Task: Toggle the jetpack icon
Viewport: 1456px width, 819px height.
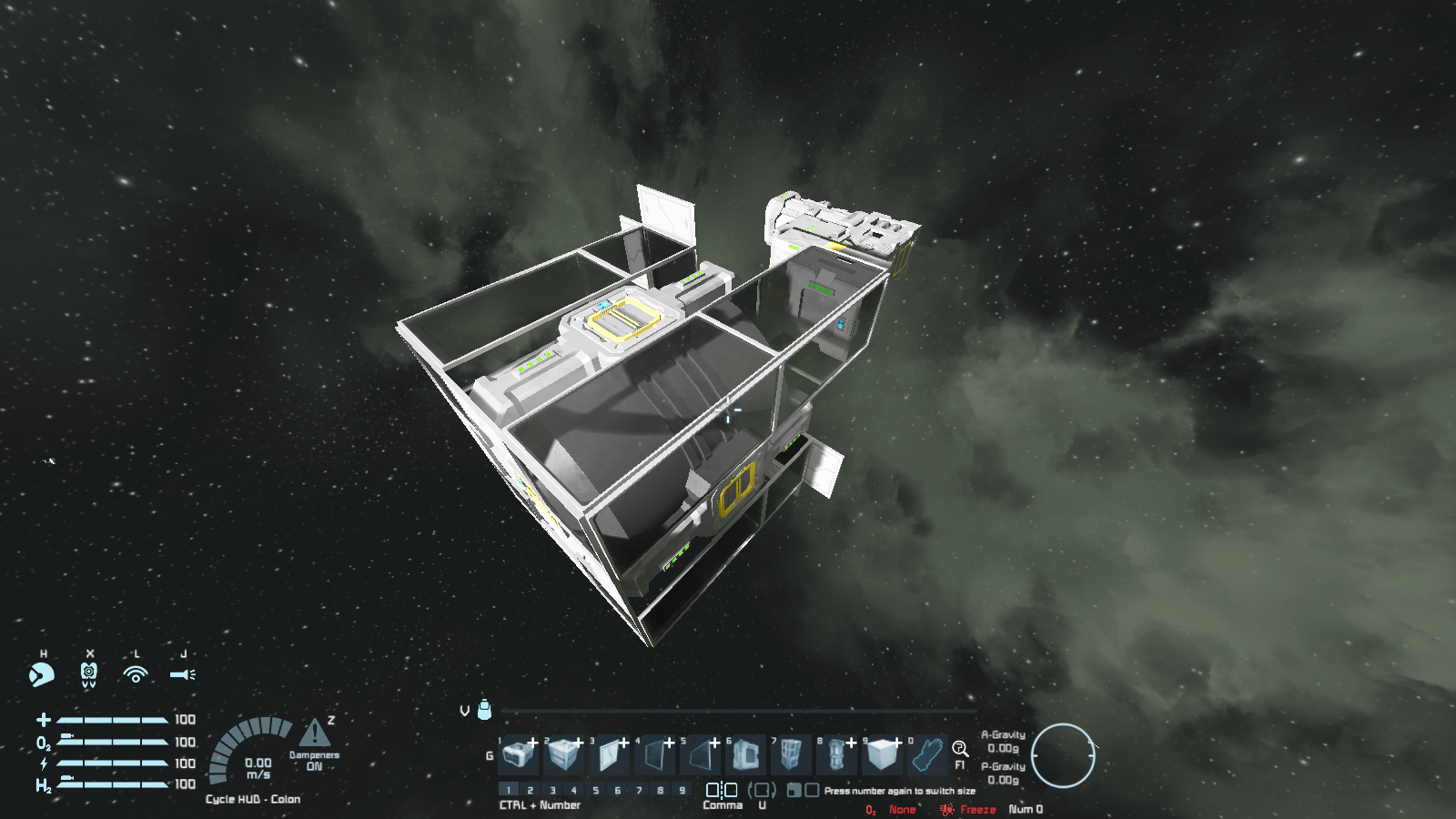Action: [x=89, y=674]
